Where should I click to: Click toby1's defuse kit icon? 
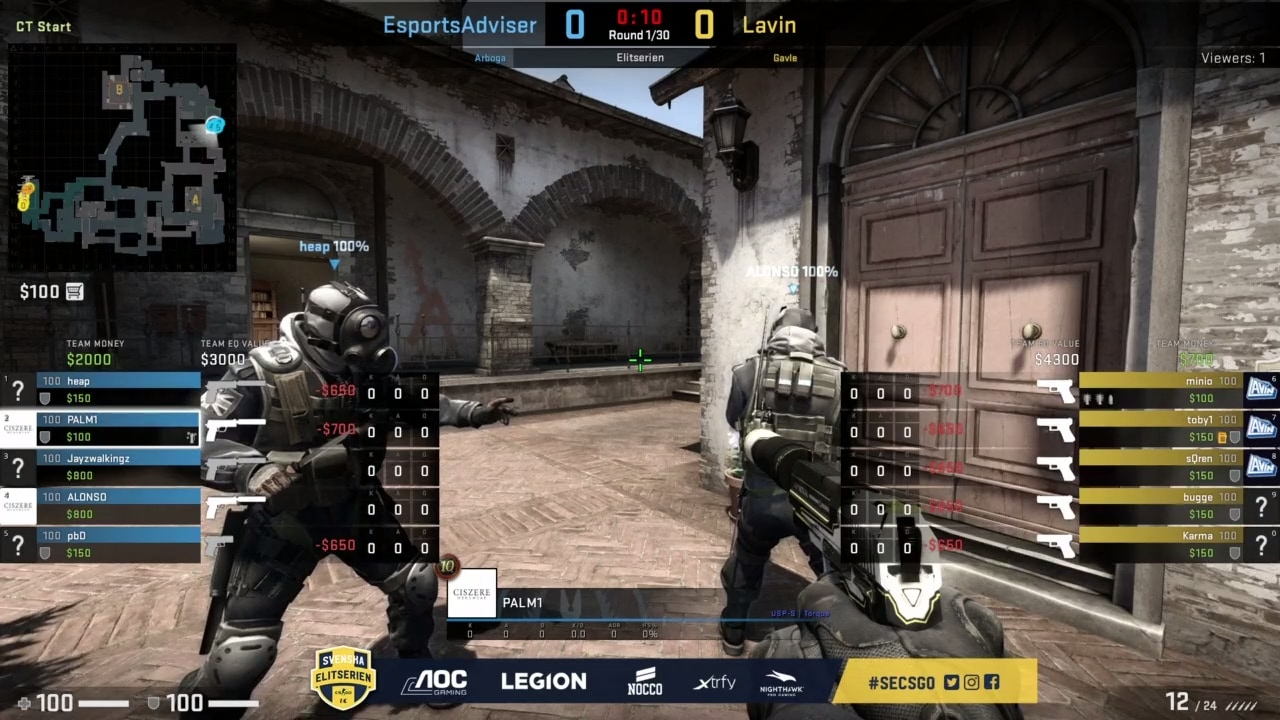coord(1222,437)
